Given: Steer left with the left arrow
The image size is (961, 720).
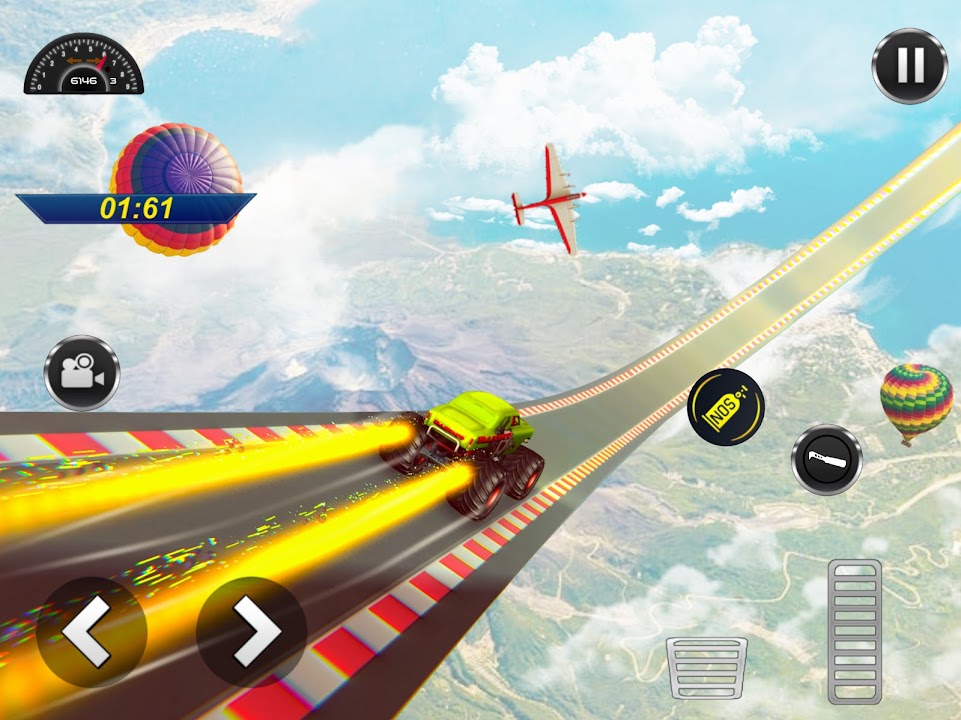Looking at the screenshot, I should 92,632.
